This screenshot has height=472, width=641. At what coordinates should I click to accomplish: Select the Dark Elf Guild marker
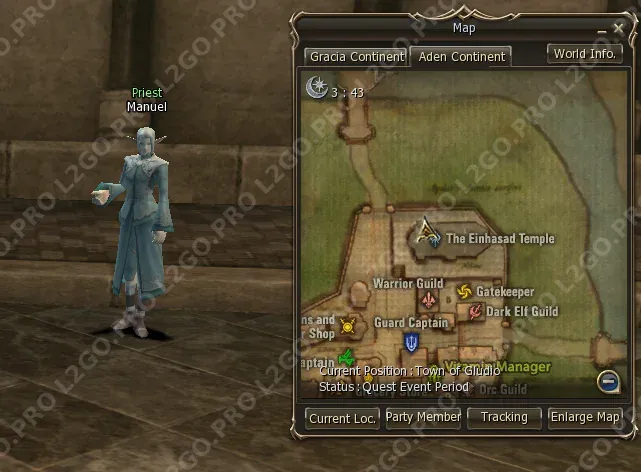[475, 311]
